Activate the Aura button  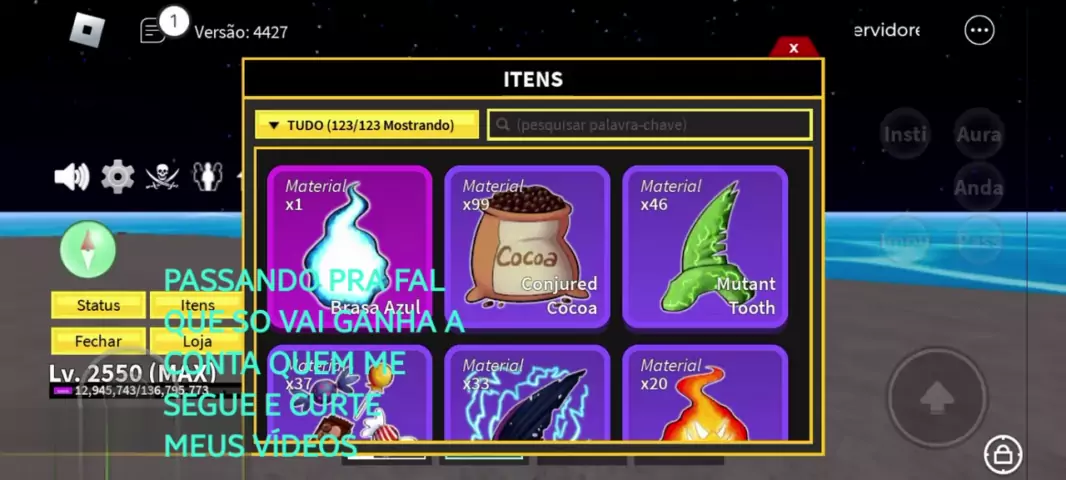coord(978,134)
